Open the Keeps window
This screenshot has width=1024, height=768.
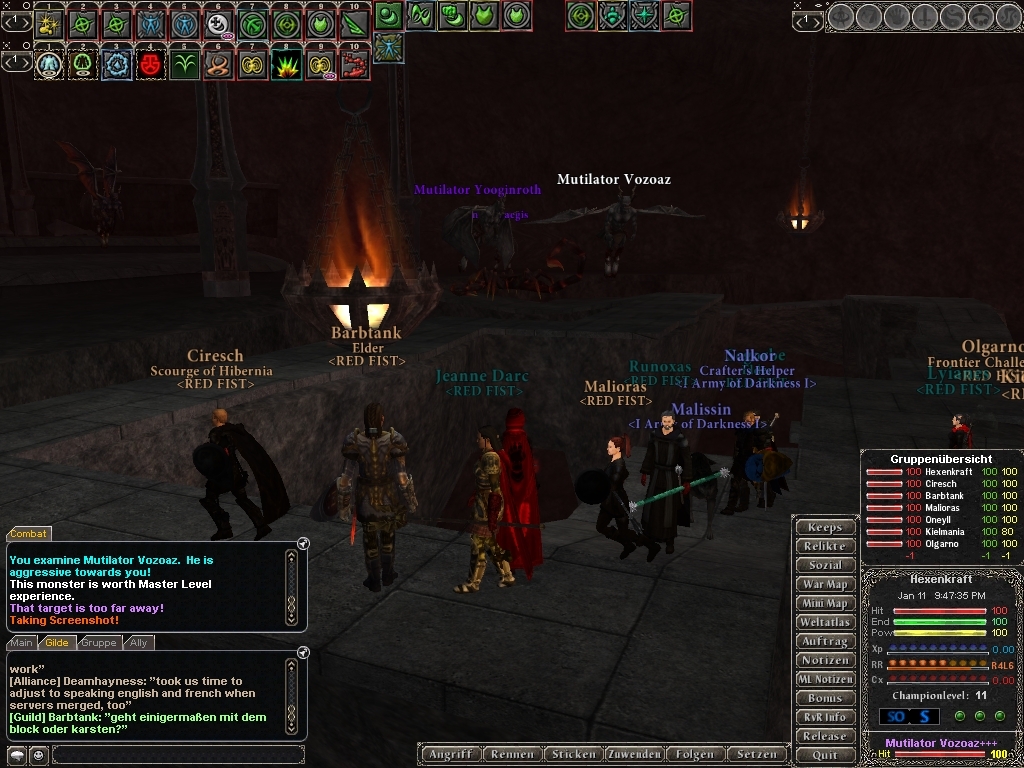(825, 527)
